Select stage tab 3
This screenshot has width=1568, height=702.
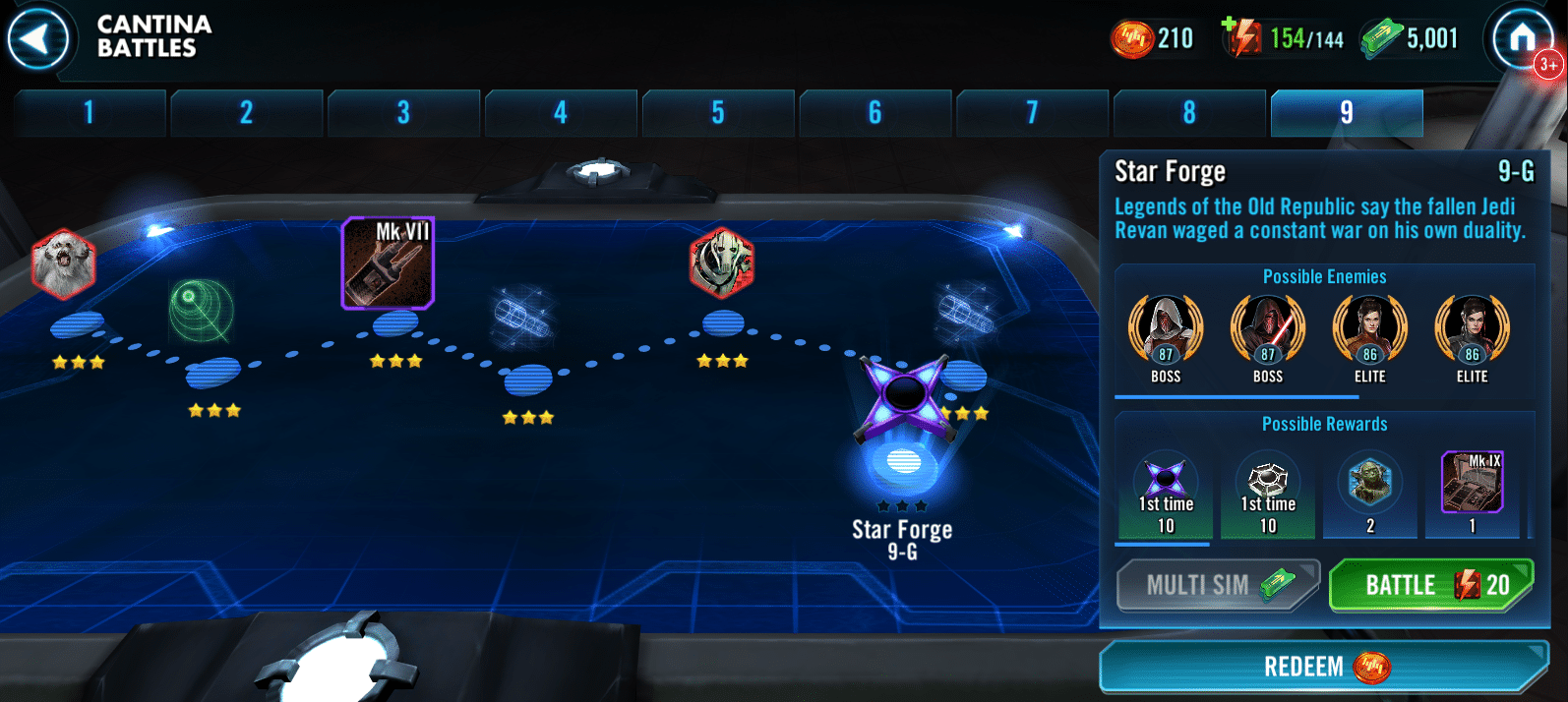pos(403,113)
